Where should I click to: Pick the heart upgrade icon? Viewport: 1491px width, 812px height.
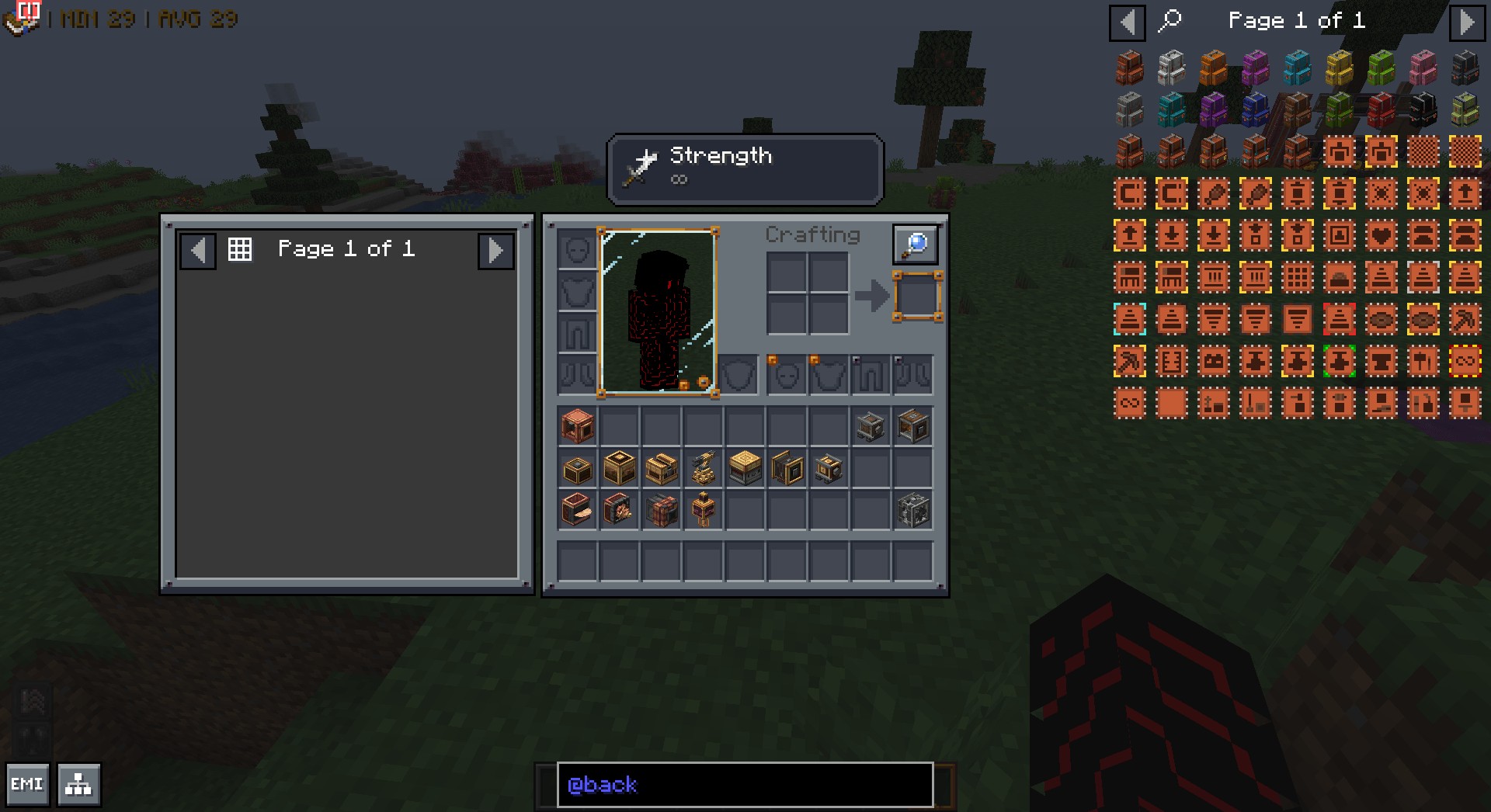point(1381,235)
